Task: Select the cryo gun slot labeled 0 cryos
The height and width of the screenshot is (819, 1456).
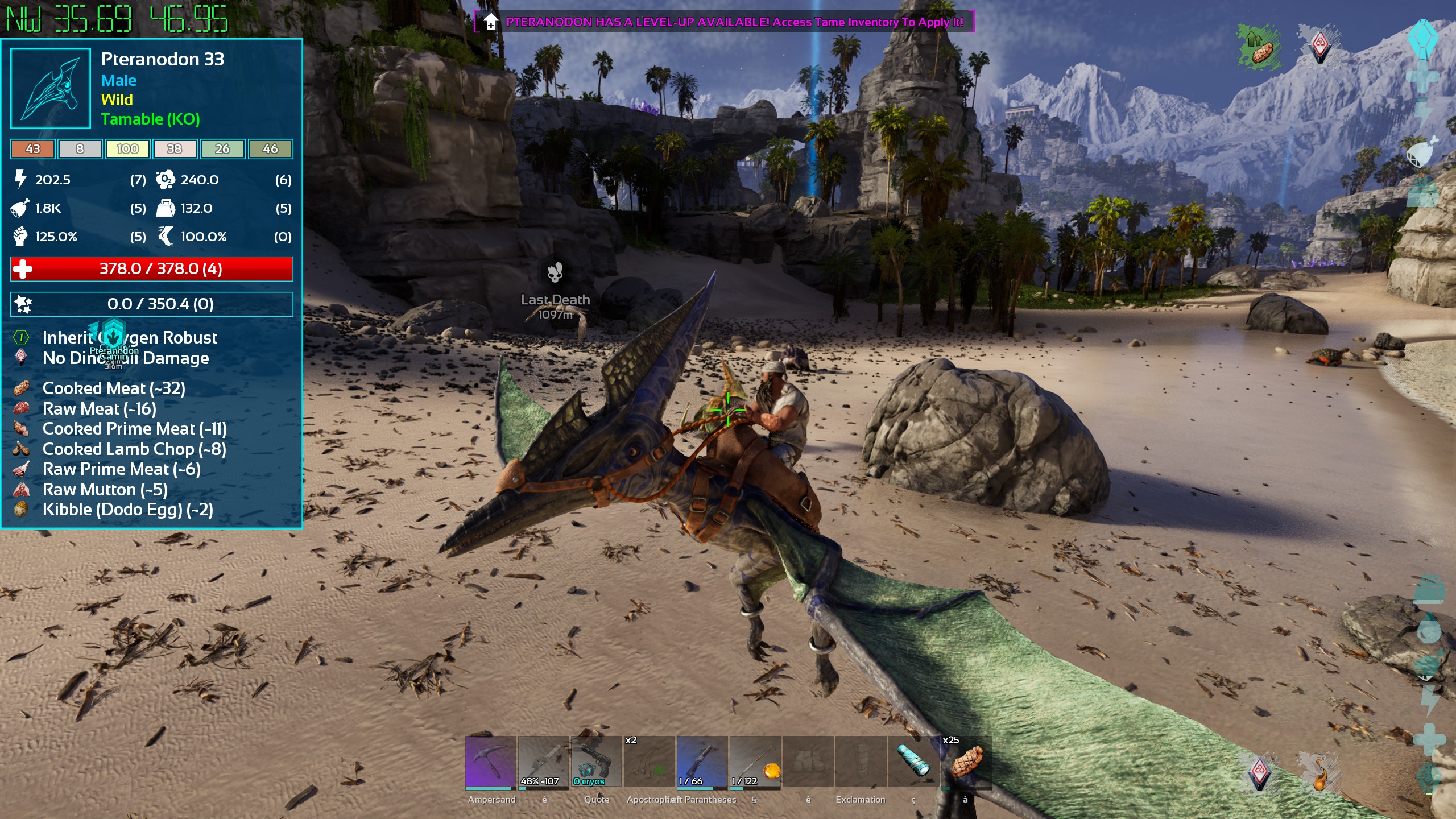Action: (x=596, y=762)
